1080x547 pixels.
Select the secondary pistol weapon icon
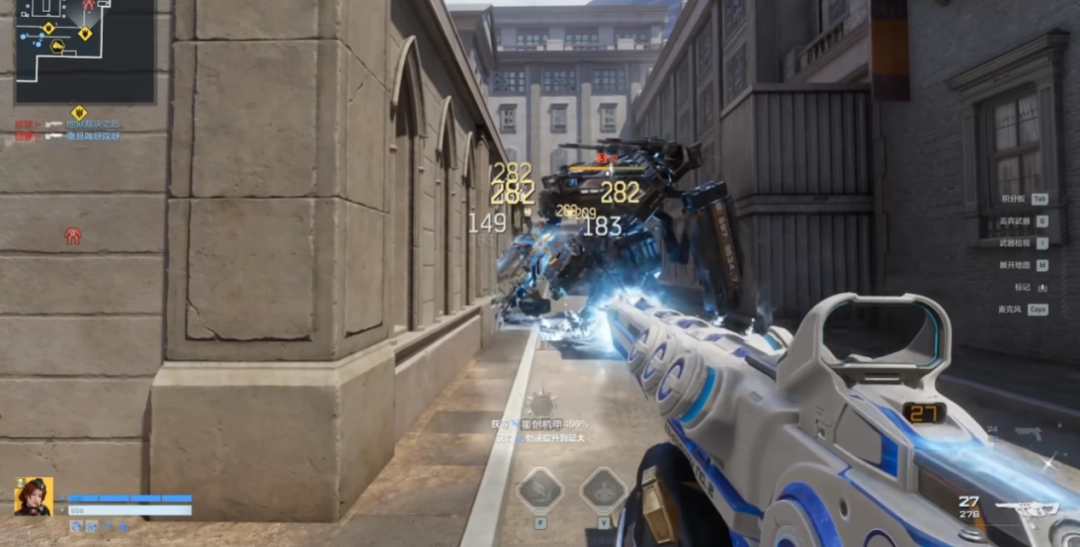pyautogui.click(x=1027, y=432)
